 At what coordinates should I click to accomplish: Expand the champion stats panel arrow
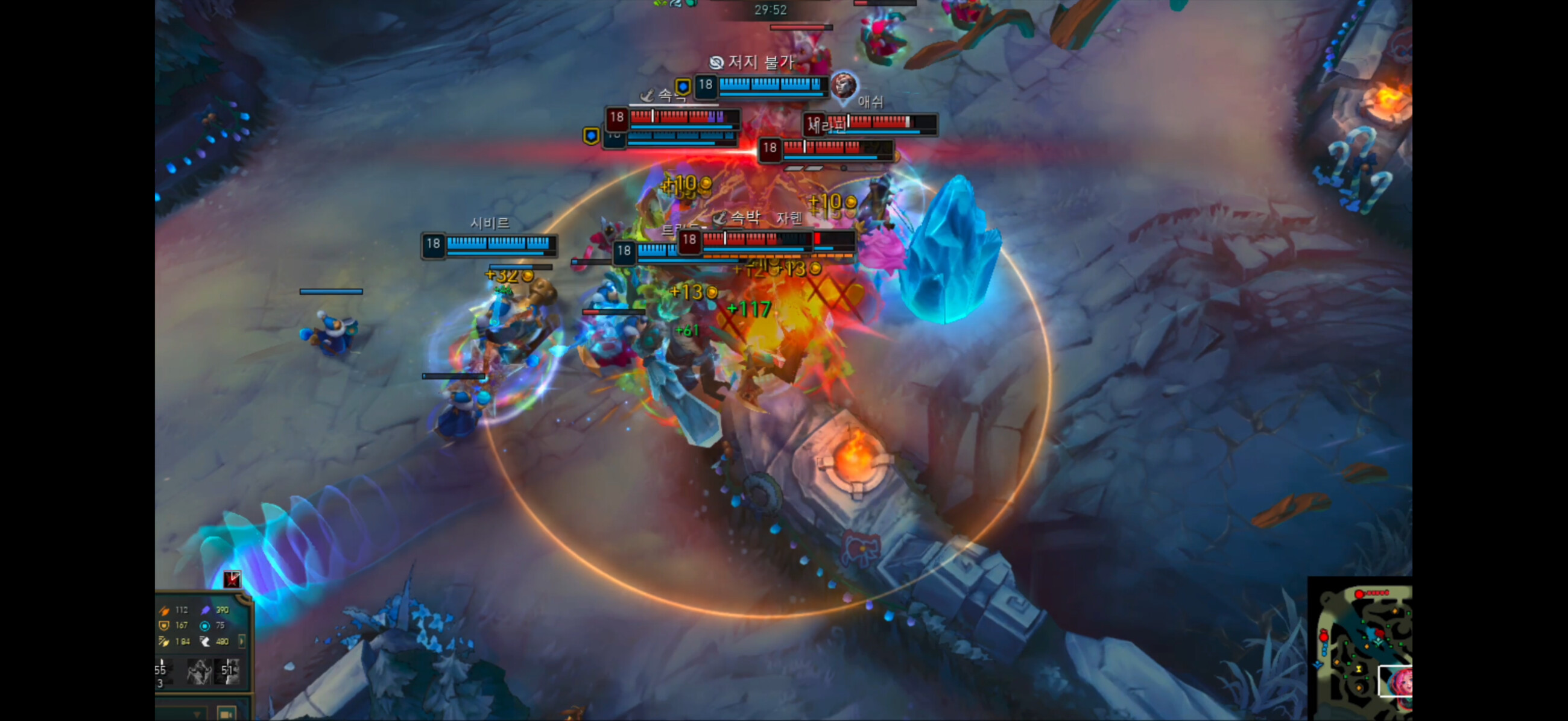click(x=242, y=641)
